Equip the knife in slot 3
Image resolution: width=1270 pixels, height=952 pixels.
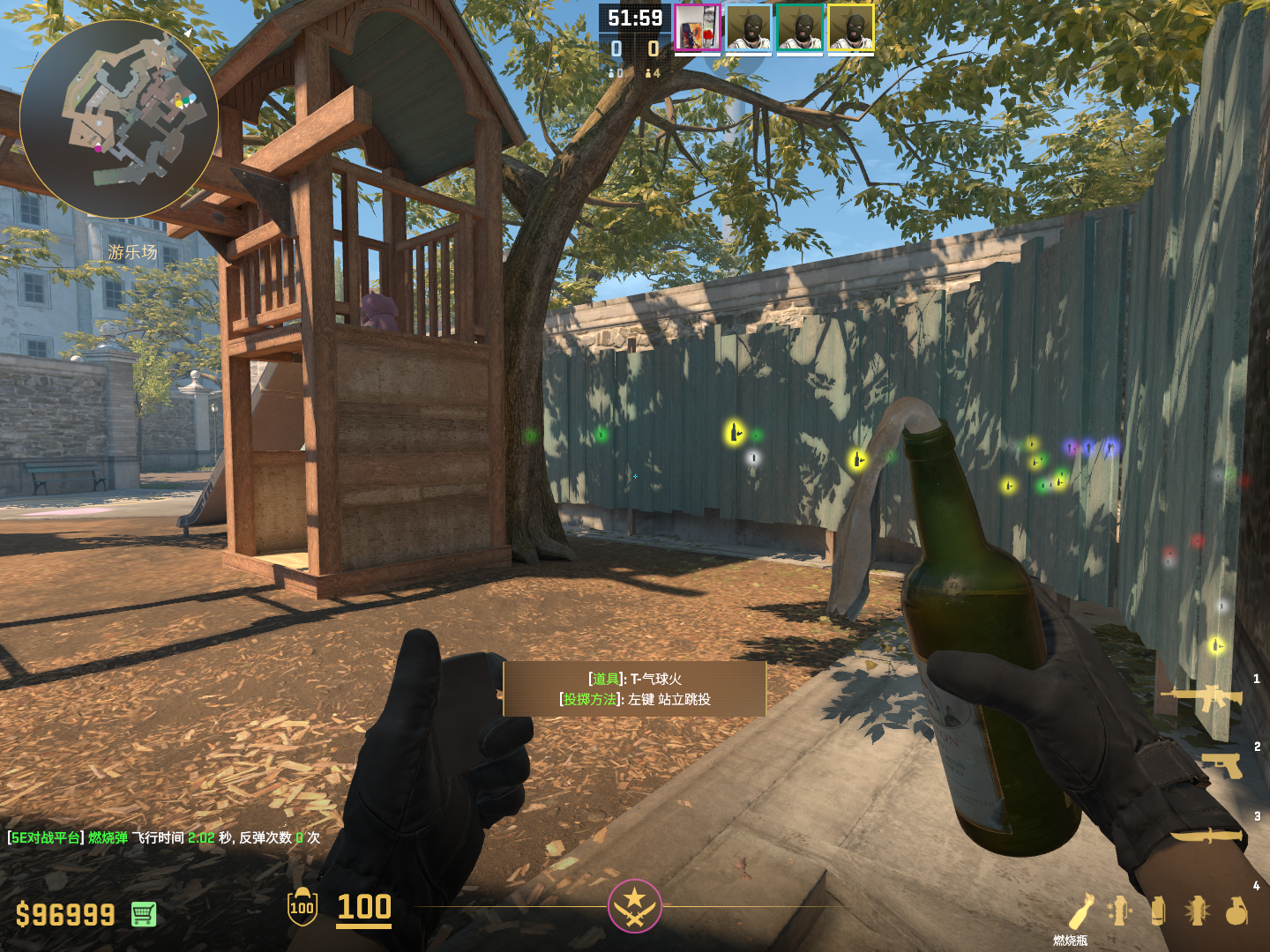(1206, 835)
